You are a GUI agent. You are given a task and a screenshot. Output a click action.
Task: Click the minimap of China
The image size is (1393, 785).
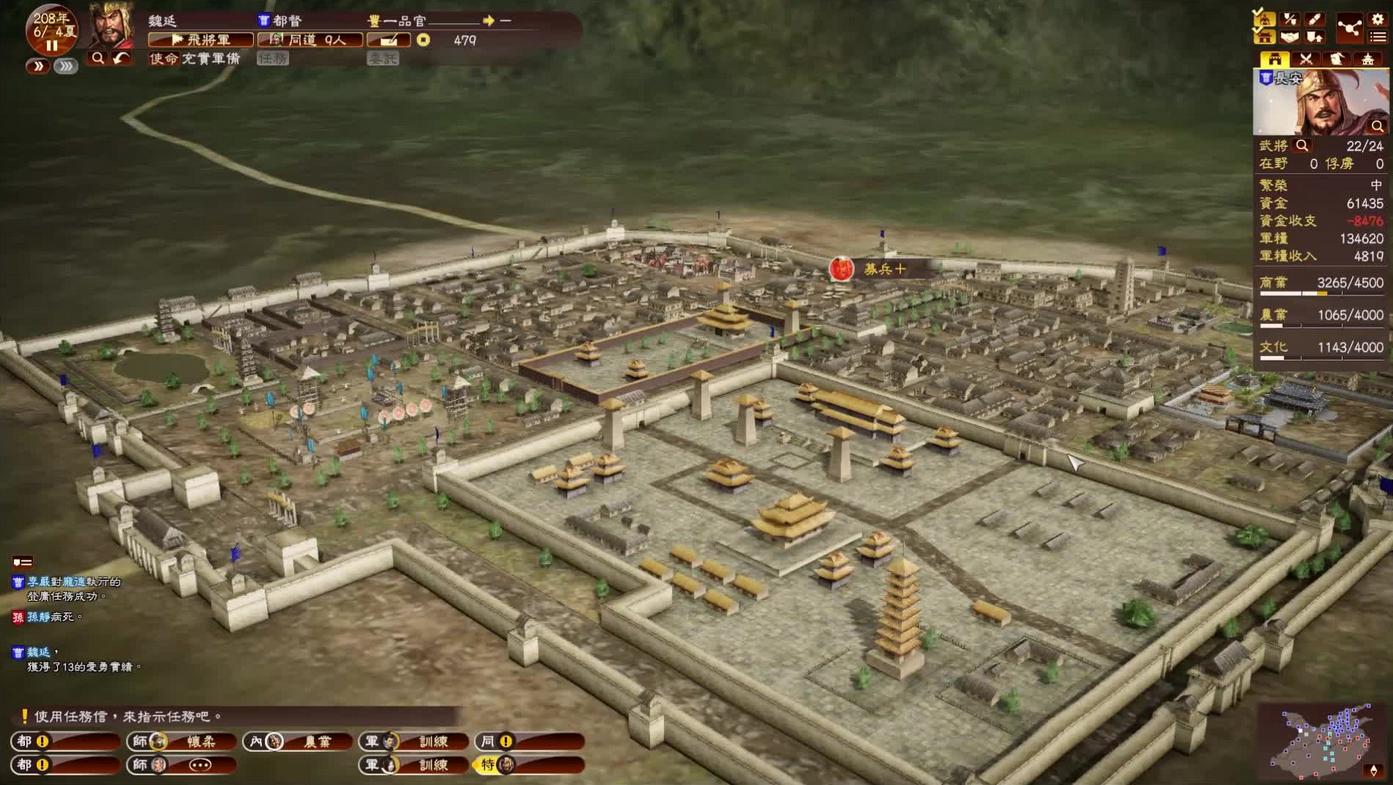1322,741
